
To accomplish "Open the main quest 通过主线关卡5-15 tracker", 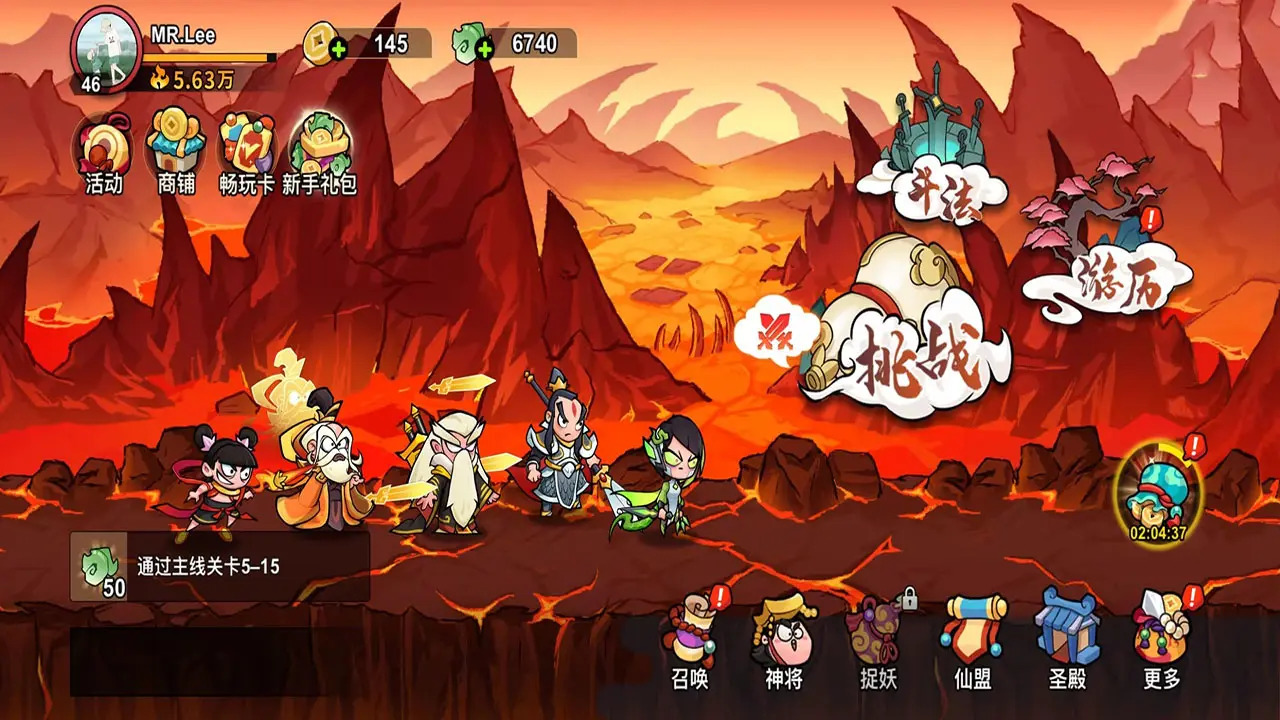I will coord(220,567).
